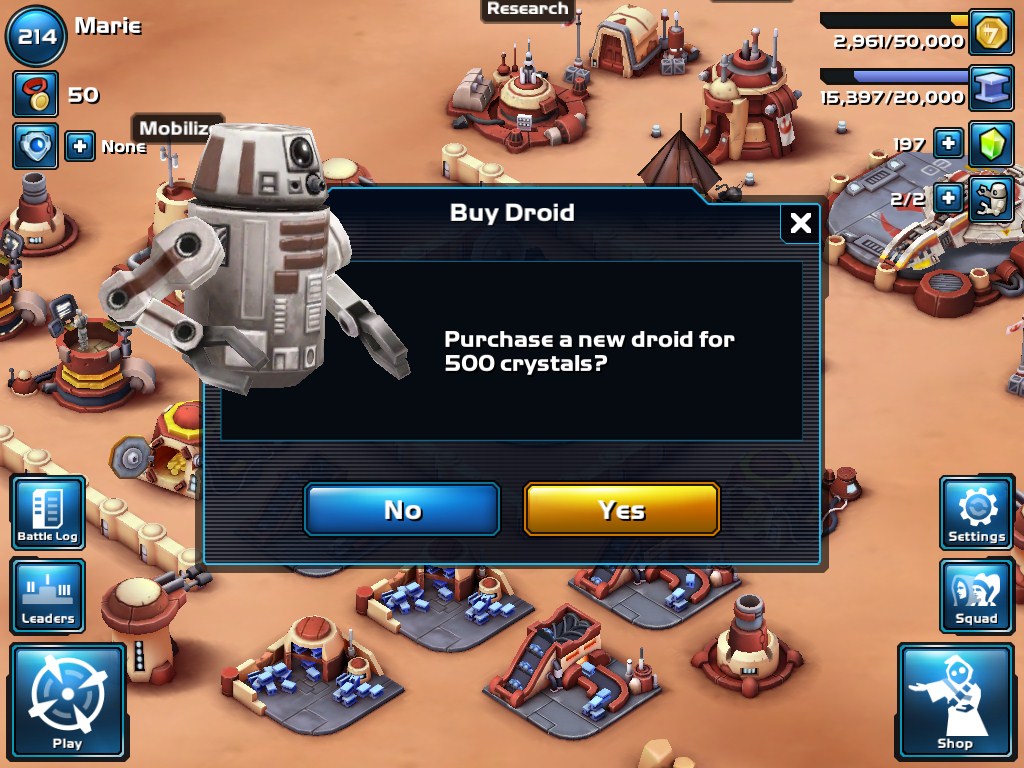Select the shield protection icon
Screen dimensions: 1024x768
coord(36,146)
